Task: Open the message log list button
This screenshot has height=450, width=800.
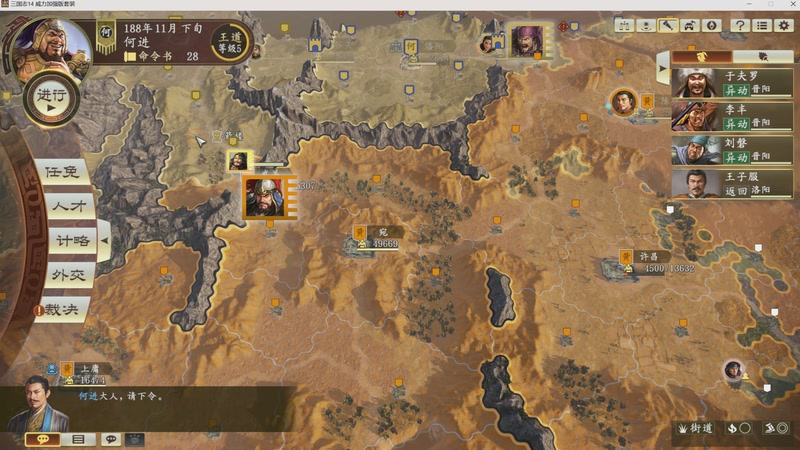Action: [77, 439]
